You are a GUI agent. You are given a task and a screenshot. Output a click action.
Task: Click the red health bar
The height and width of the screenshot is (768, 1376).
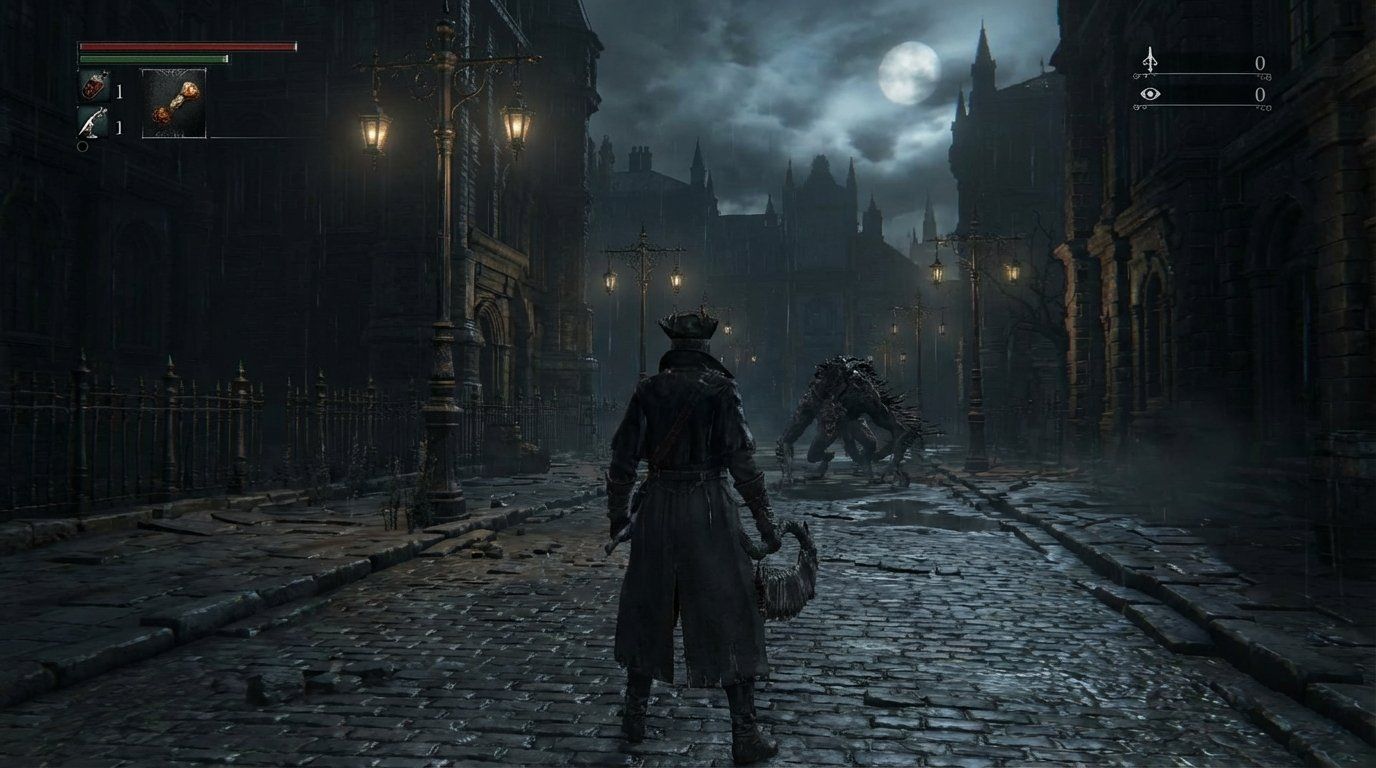(x=186, y=46)
